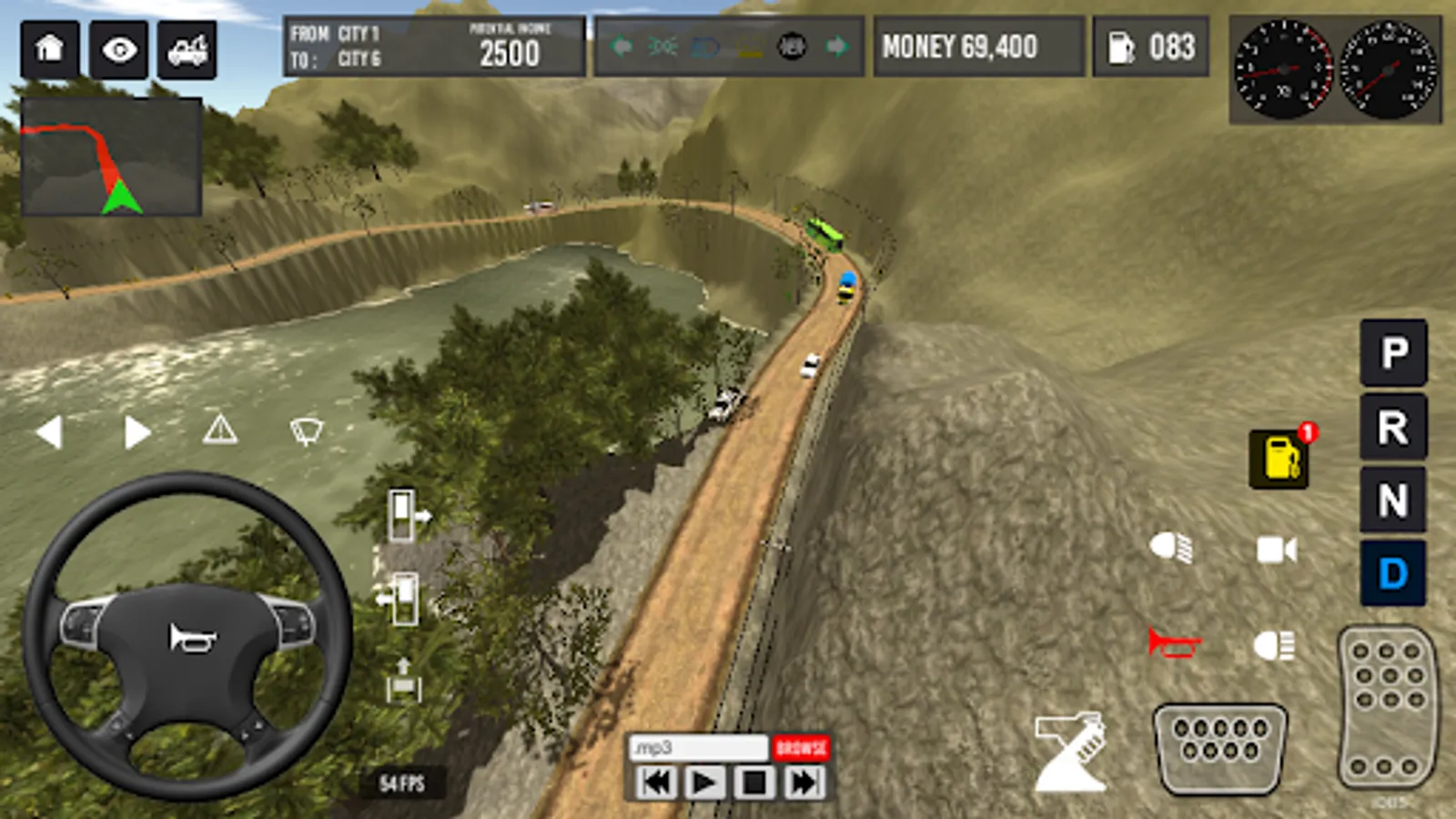Toggle the windshield wipers

pos(306,430)
